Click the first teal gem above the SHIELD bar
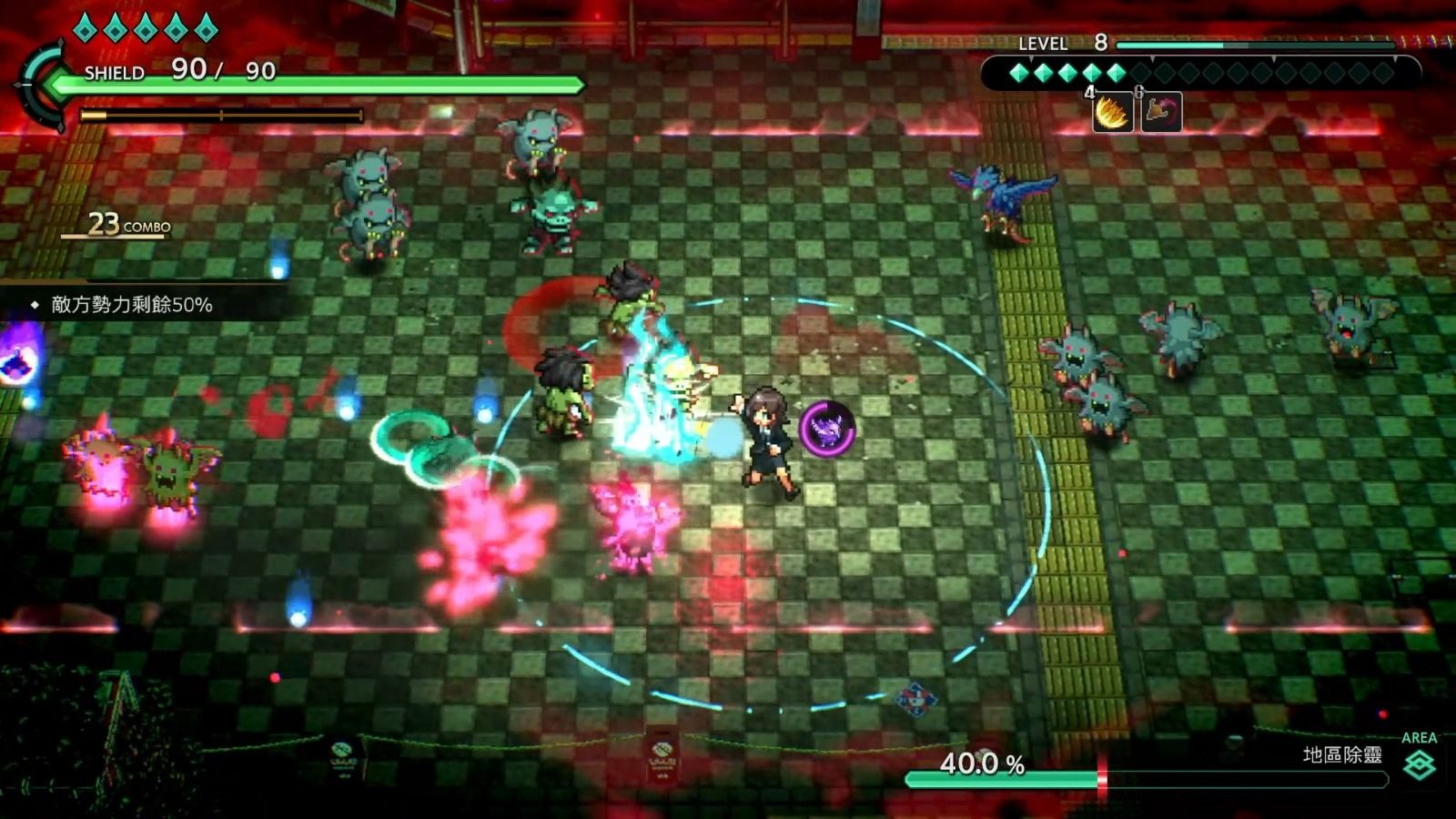 84,28
